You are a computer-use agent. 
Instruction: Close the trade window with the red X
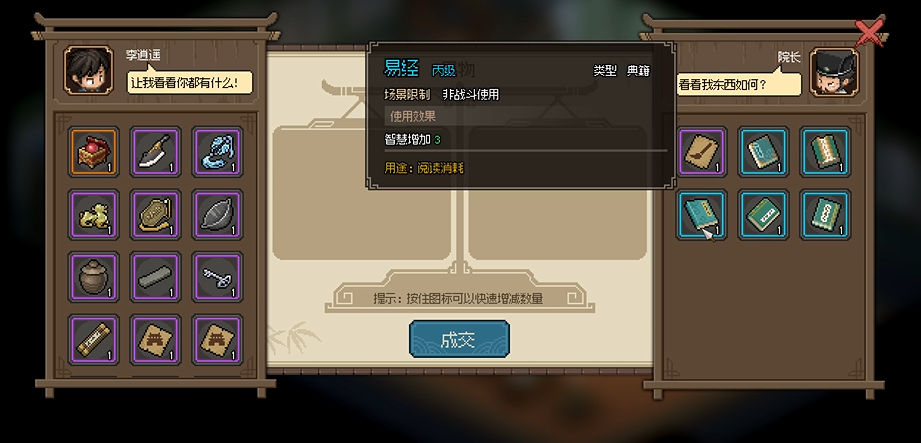point(869,33)
